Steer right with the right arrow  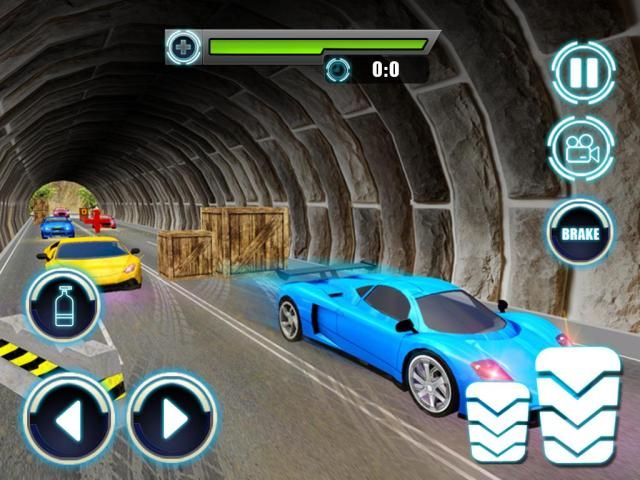172,419
